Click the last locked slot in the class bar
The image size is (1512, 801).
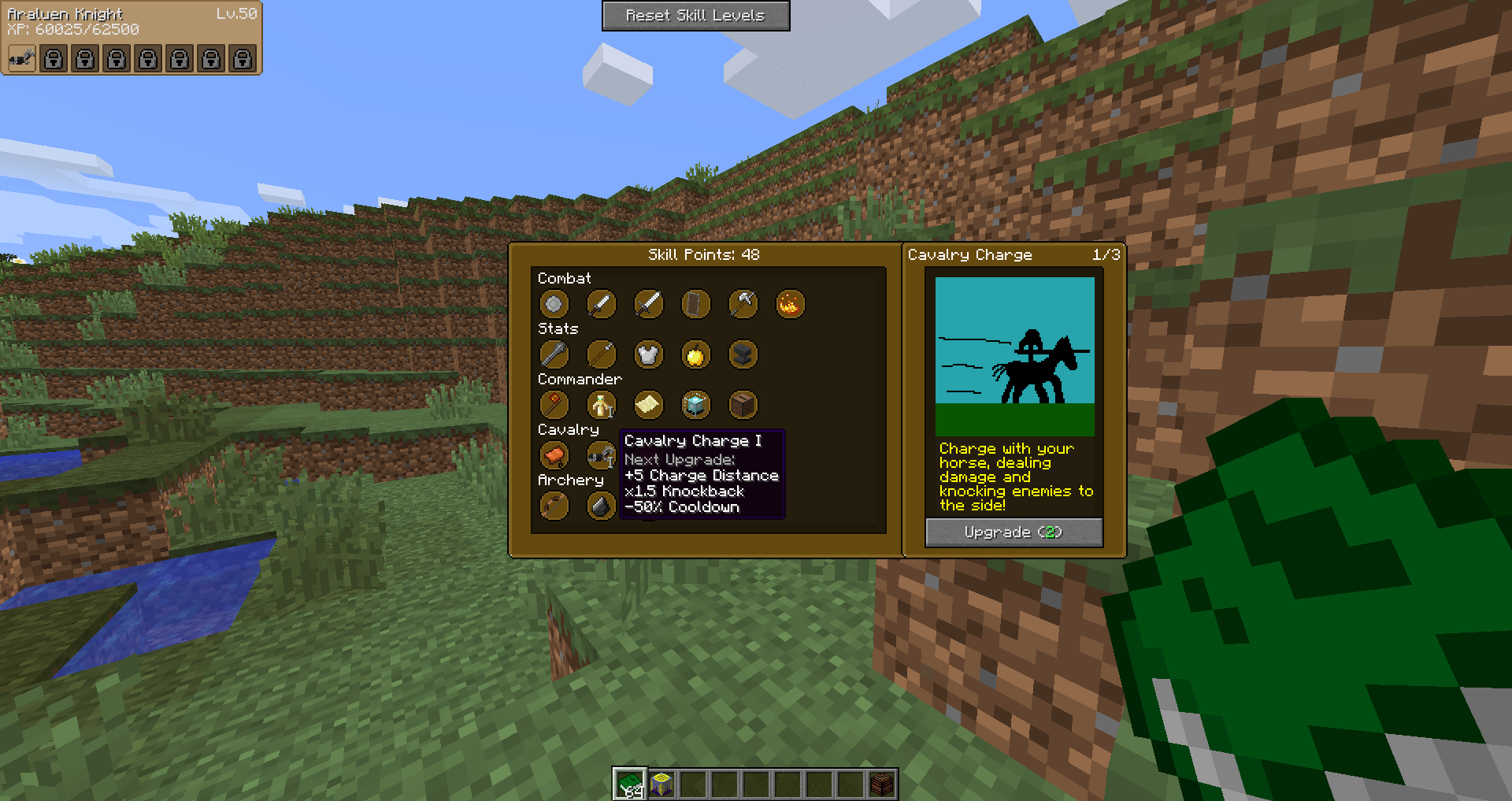(x=242, y=57)
